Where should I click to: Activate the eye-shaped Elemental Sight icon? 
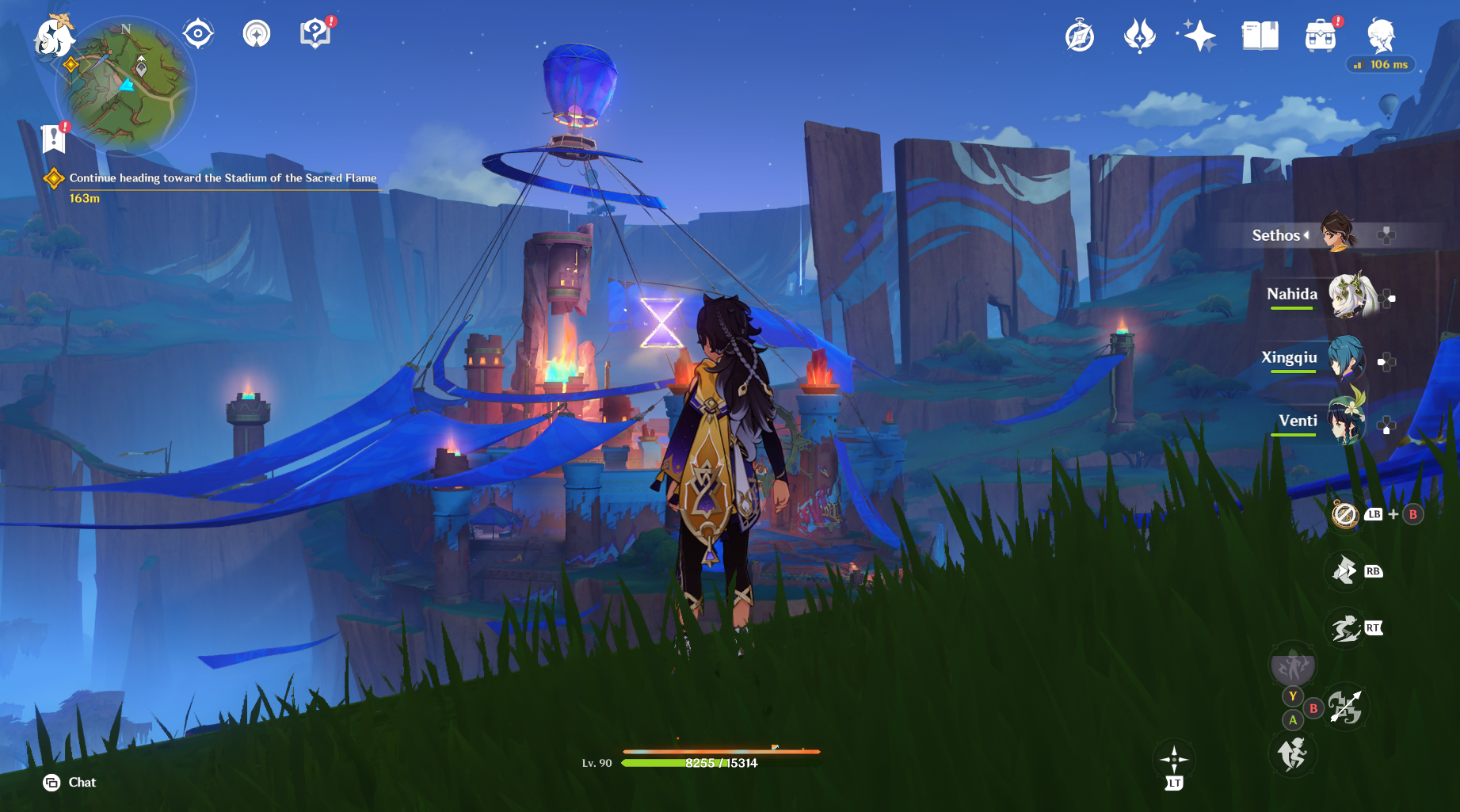point(197,33)
